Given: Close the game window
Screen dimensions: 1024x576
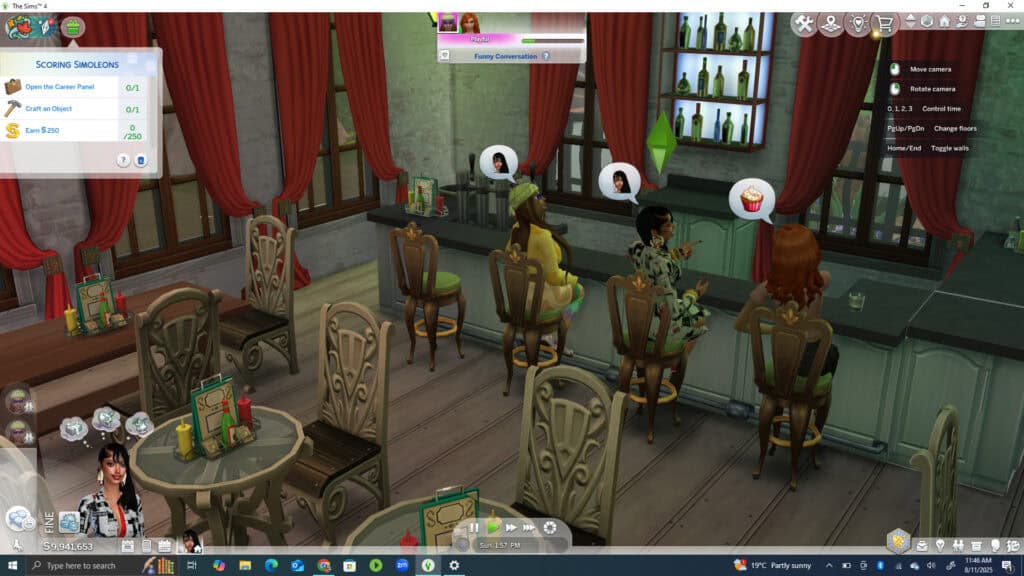Looking at the screenshot, I should (x=1009, y=6).
